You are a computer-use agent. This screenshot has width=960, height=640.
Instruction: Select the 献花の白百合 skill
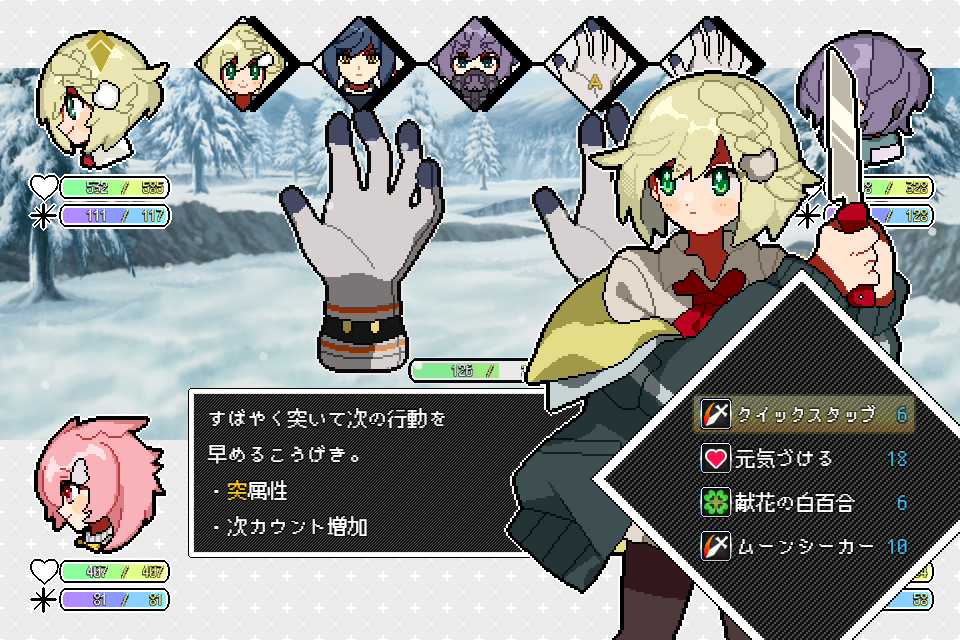coord(803,502)
